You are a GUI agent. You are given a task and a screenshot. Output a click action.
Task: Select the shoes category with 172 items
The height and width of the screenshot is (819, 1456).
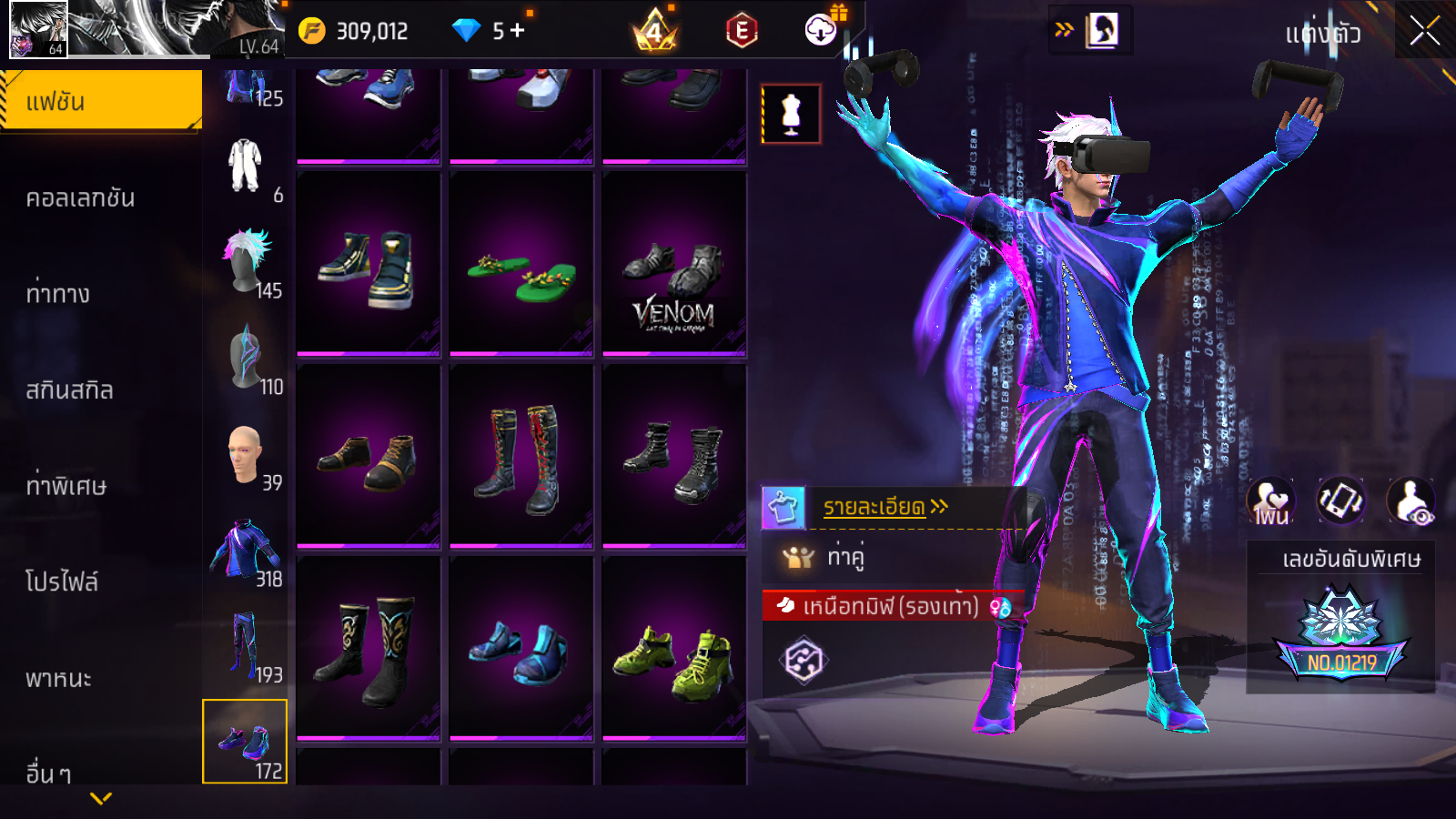click(245, 742)
